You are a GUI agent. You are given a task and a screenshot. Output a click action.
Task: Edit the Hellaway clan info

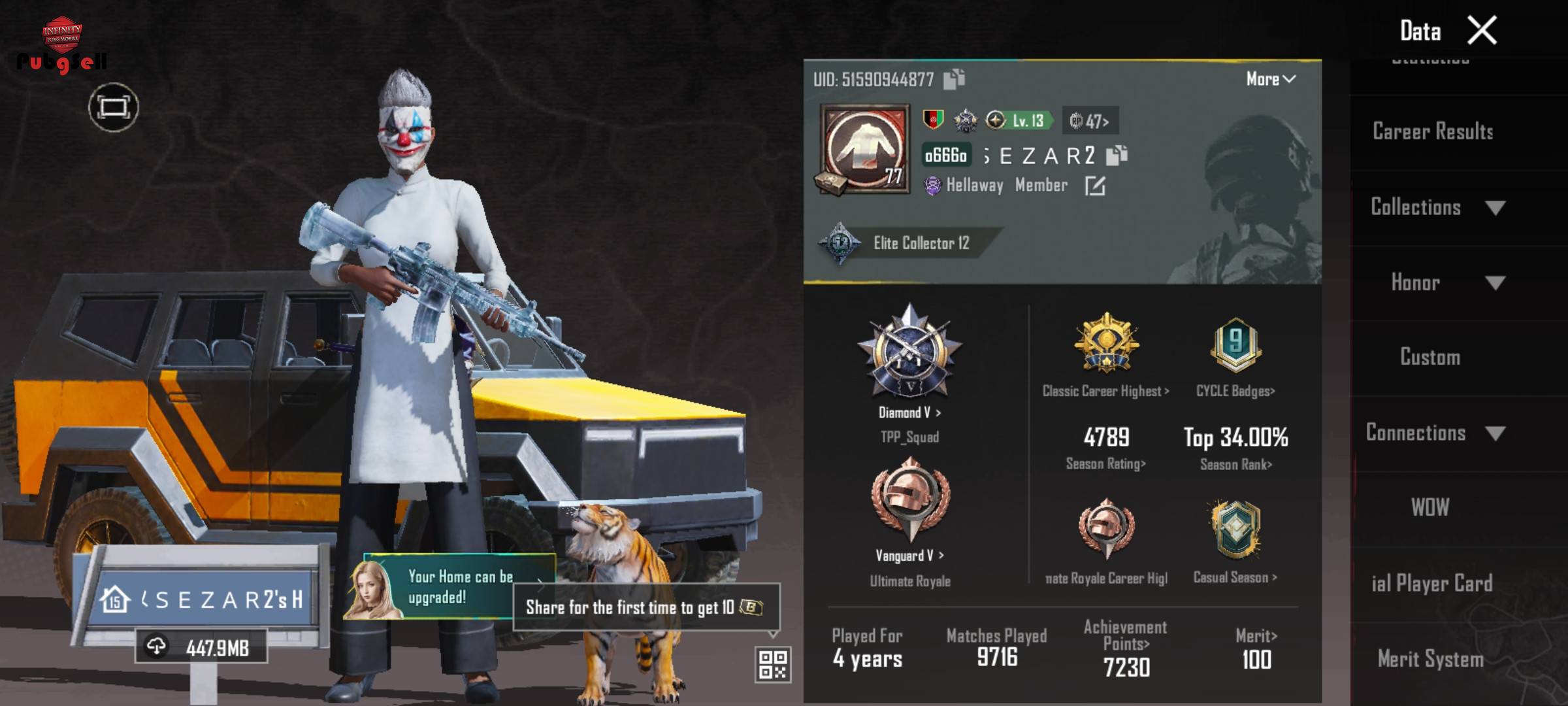tap(1095, 186)
